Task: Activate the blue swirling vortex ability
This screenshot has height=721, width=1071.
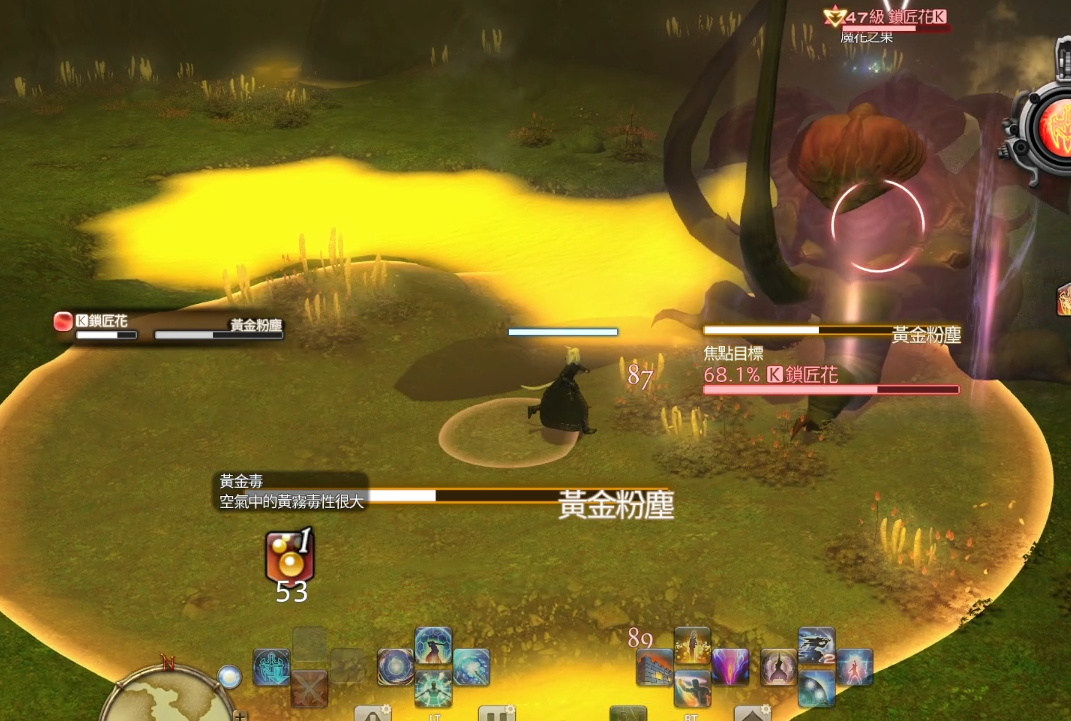Action: tap(396, 667)
